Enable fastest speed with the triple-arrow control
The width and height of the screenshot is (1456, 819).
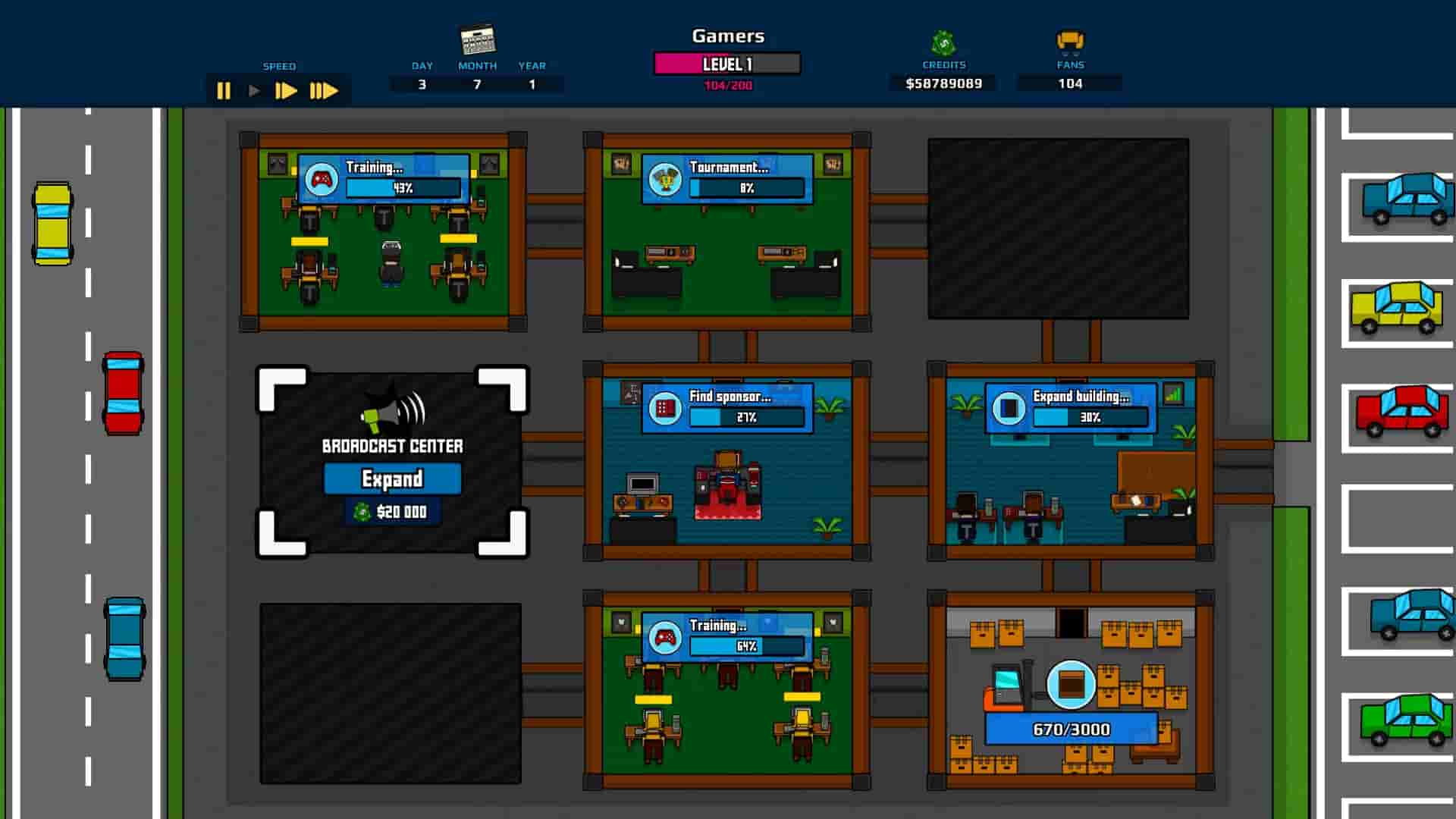coord(325,91)
